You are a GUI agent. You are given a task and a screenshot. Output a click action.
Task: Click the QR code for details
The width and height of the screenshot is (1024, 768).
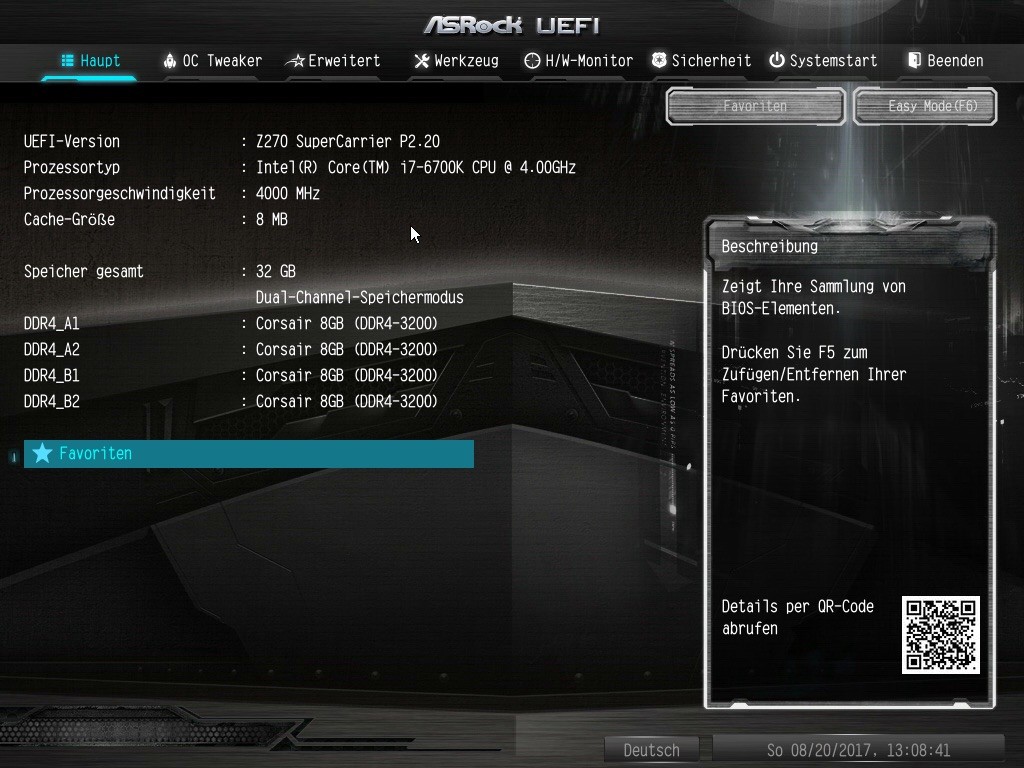pyautogui.click(x=940, y=635)
